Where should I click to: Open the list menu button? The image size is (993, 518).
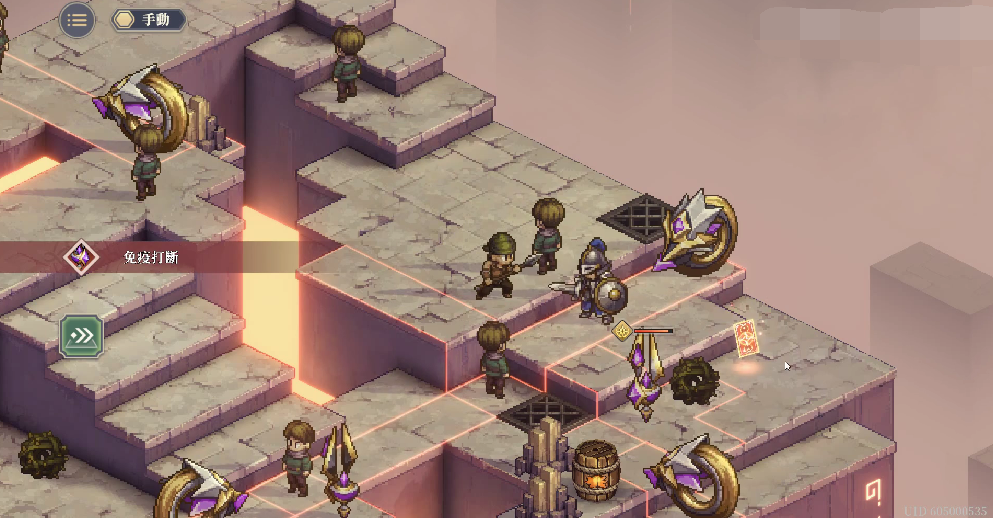click(x=77, y=19)
